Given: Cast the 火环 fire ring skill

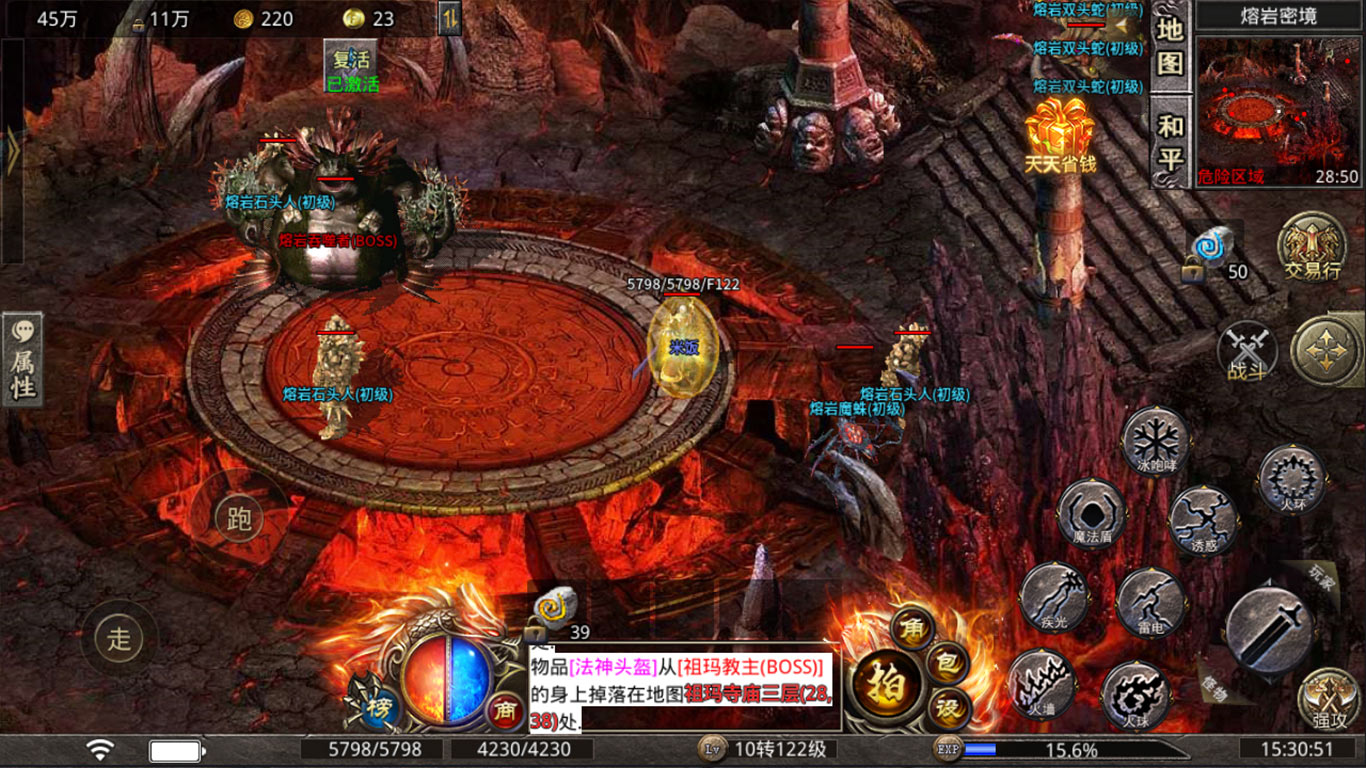Looking at the screenshot, I should coord(1292,480).
